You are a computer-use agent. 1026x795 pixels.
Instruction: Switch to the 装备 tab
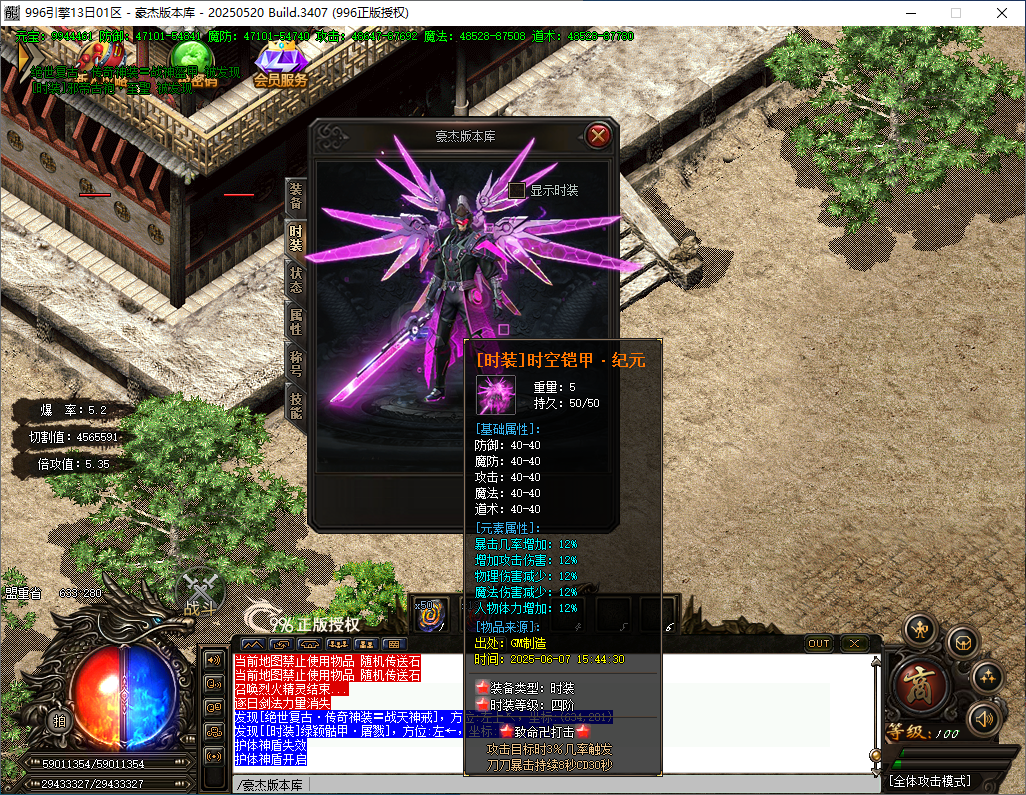[296, 196]
